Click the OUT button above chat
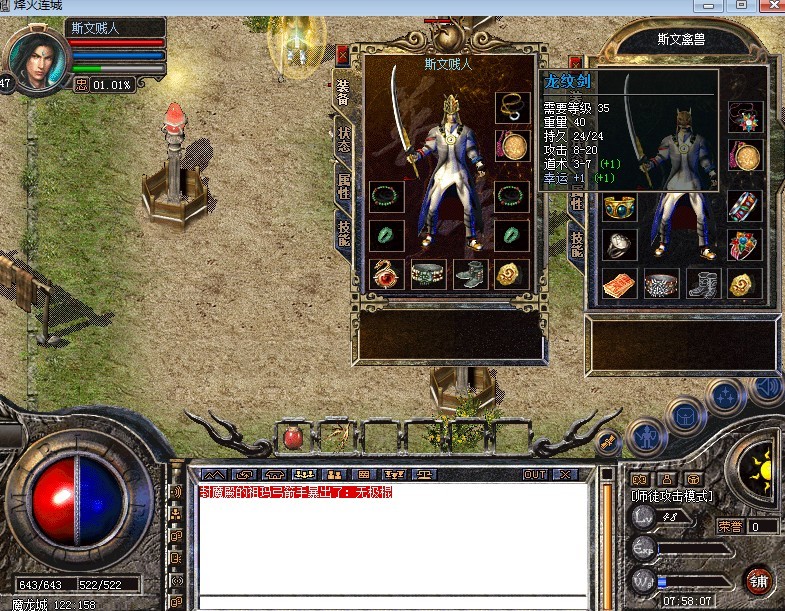Image resolution: width=785 pixels, height=611 pixels. tap(534, 474)
